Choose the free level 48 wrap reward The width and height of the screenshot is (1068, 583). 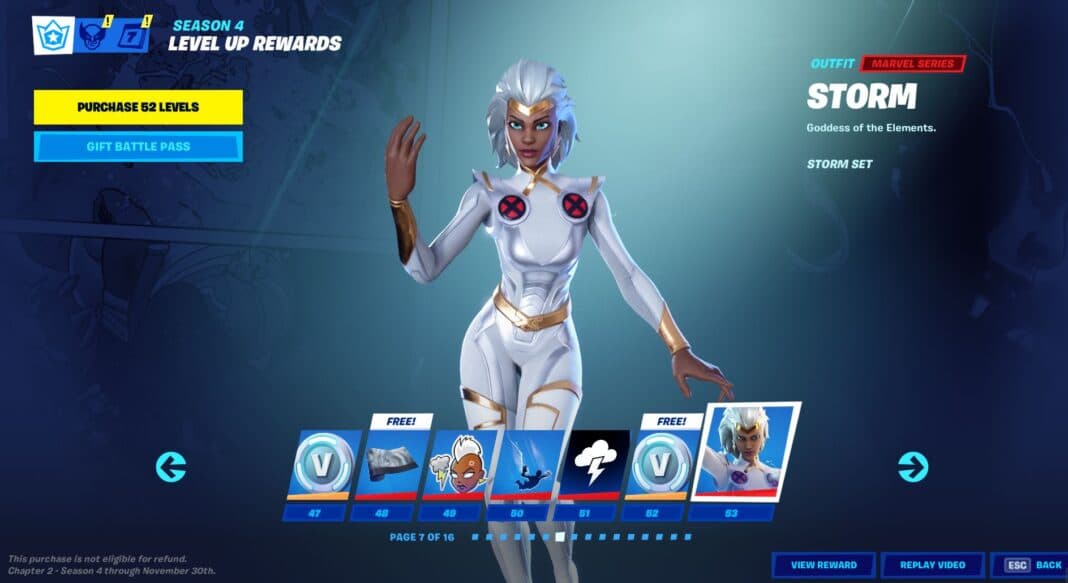(x=392, y=468)
